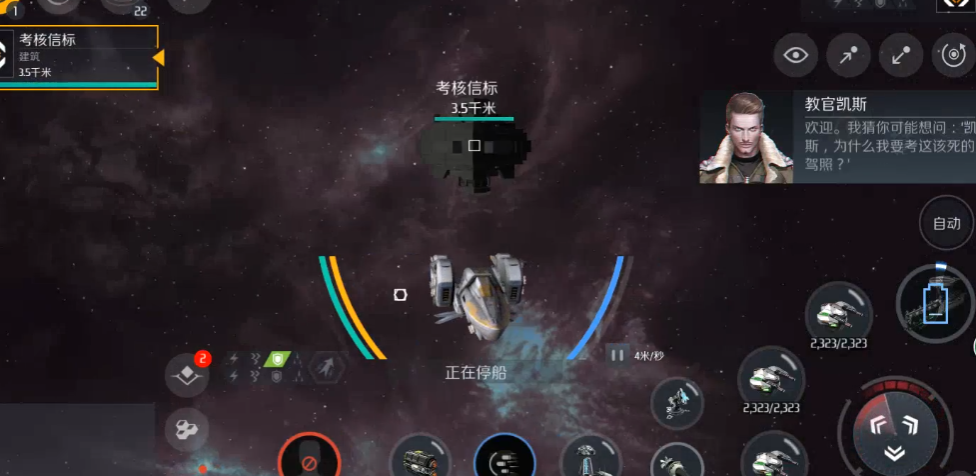Activate the cylindrical canister module
Image resolution: width=976 pixels, height=476 pixels.
[x=418, y=461]
